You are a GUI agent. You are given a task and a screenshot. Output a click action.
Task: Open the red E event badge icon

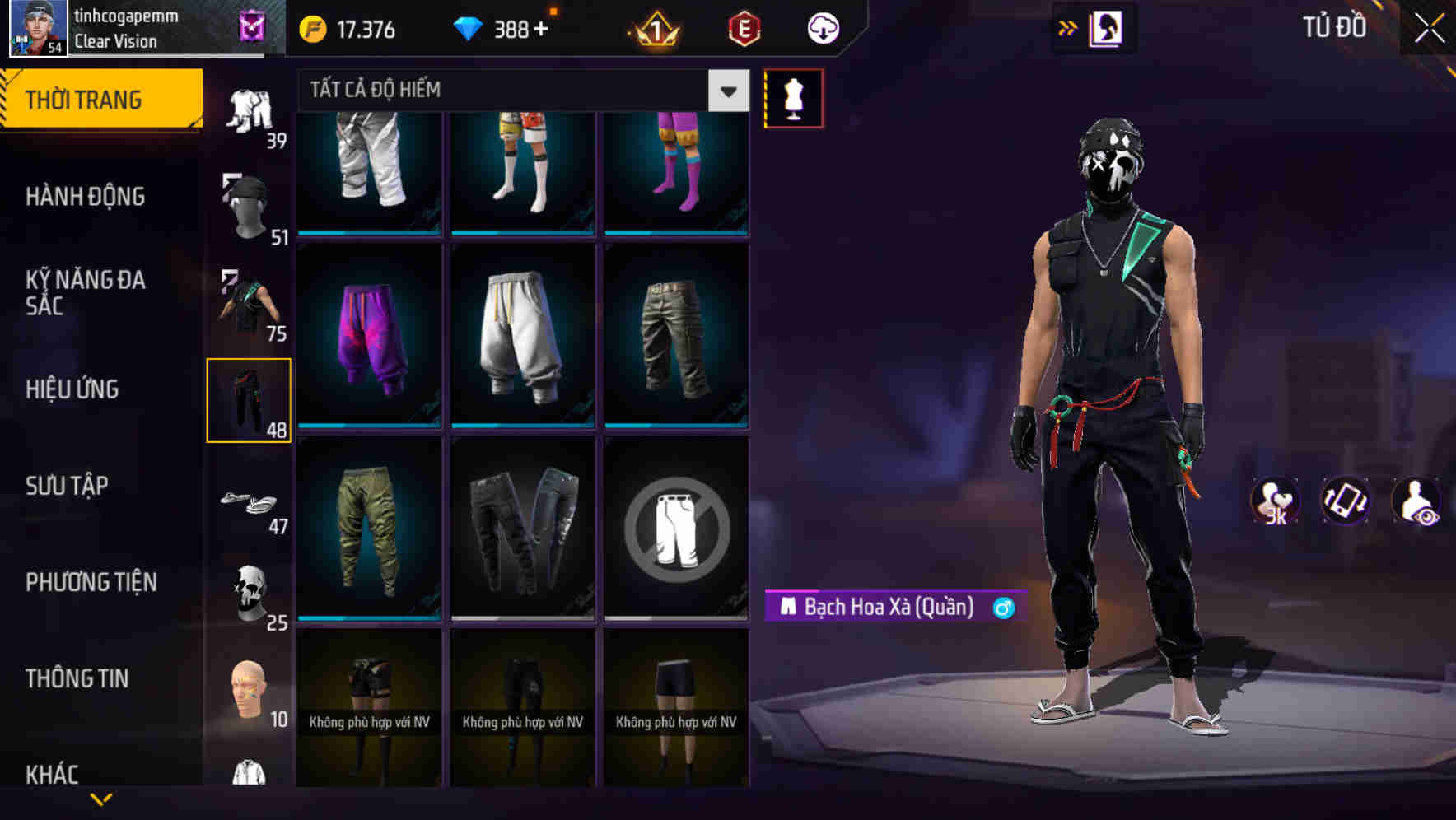click(x=742, y=29)
